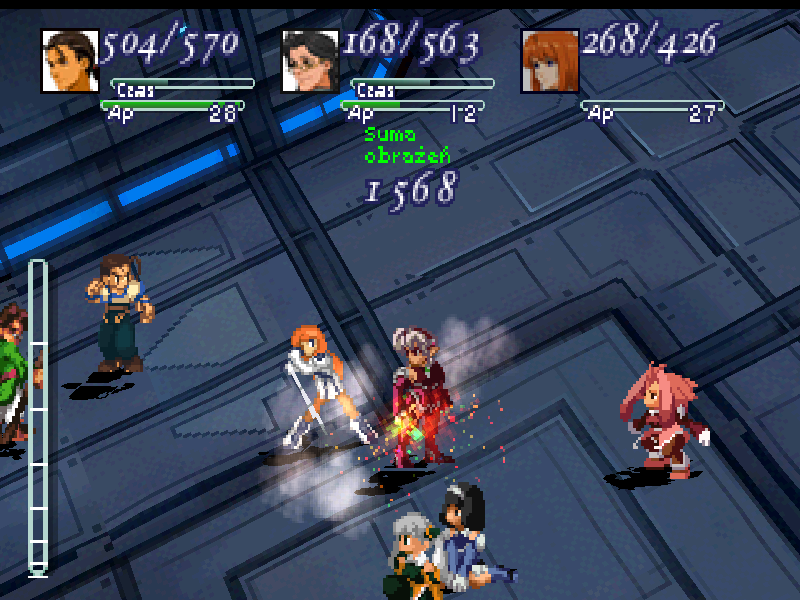The image size is (800, 600).
Task: Select the brown-haired man's party portrait
Action: [x=70, y=61]
